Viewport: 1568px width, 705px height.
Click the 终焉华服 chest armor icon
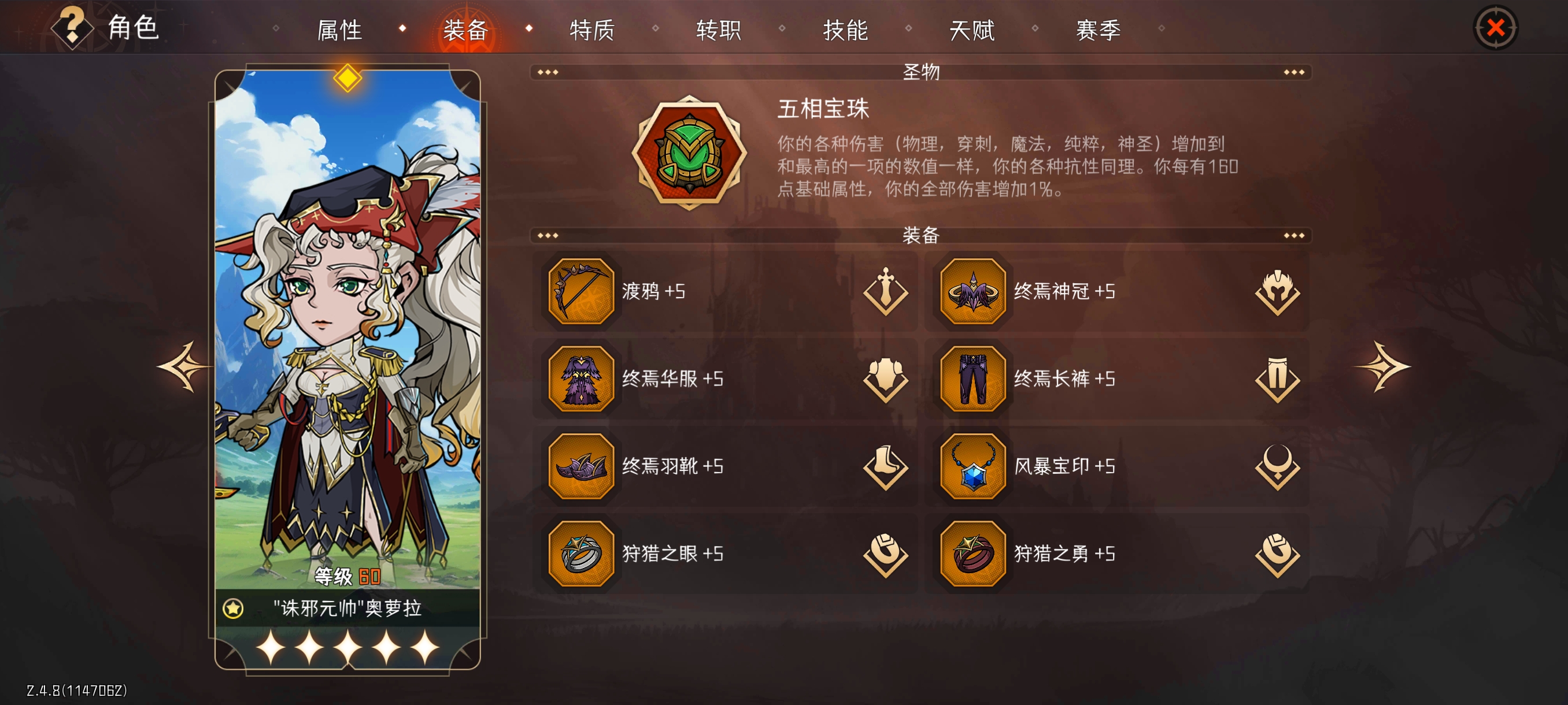(580, 379)
